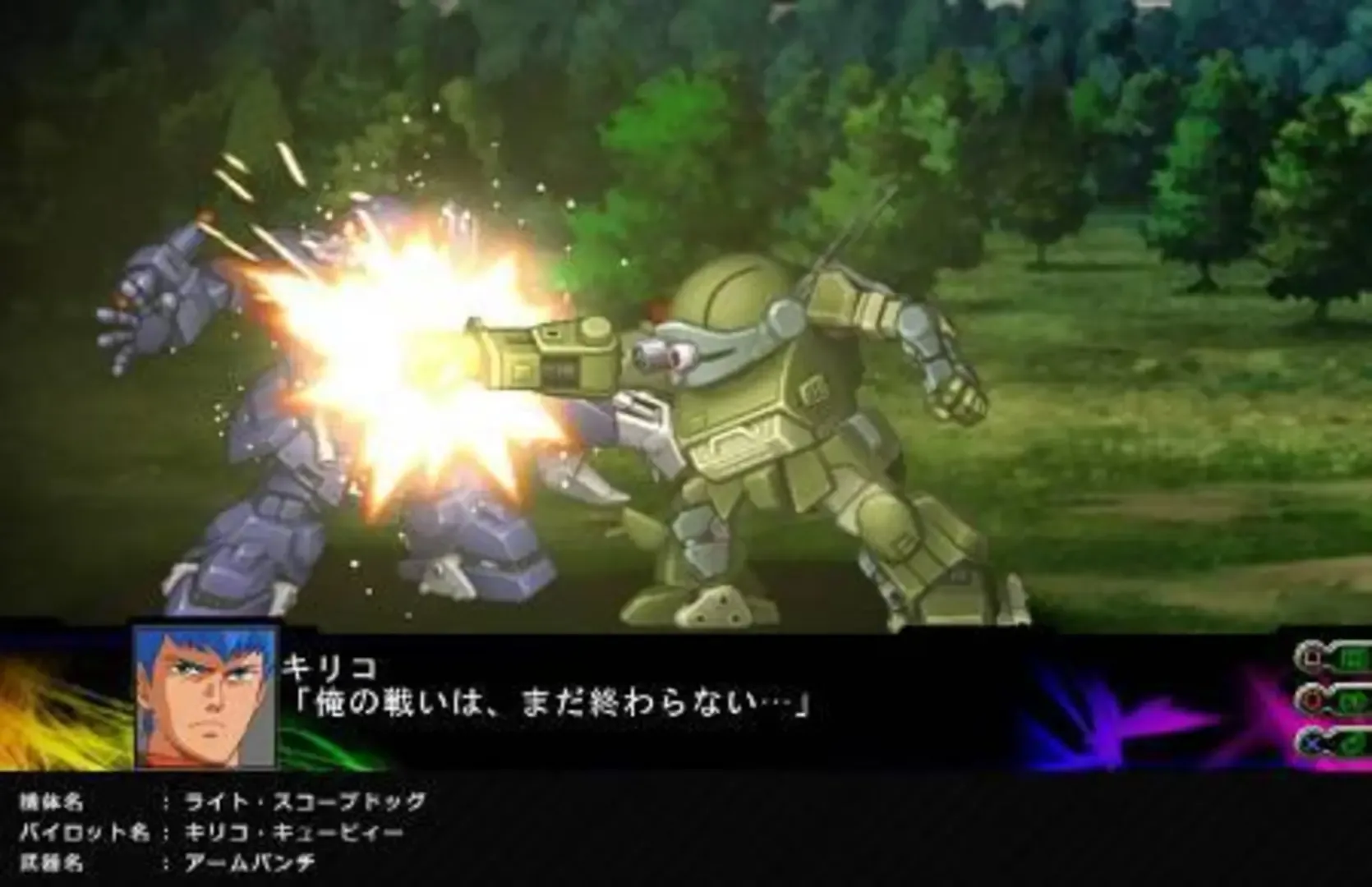Image resolution: width=1372 pixels, height=887 pixels.
Task: Toggle message skip via the X prompt
Action: (1313, 743)
